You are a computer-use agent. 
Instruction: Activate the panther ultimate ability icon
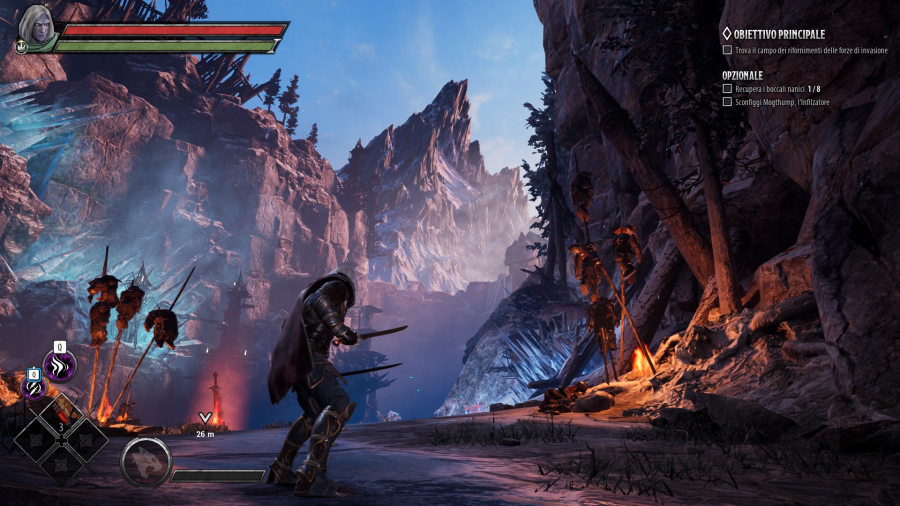click(x=145, y=461)
